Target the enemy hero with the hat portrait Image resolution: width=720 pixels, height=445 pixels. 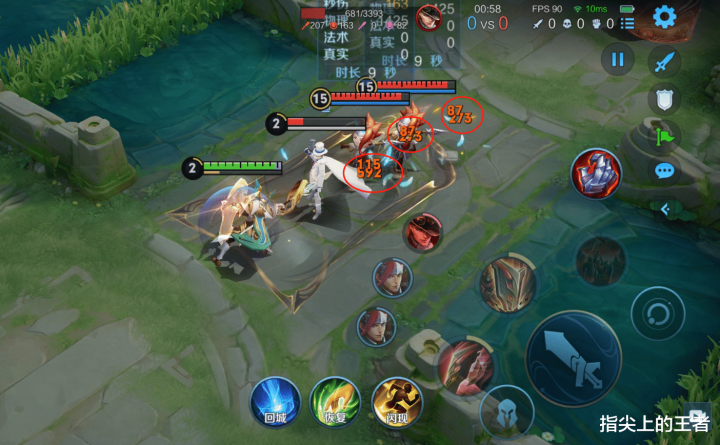coord(423,232)
